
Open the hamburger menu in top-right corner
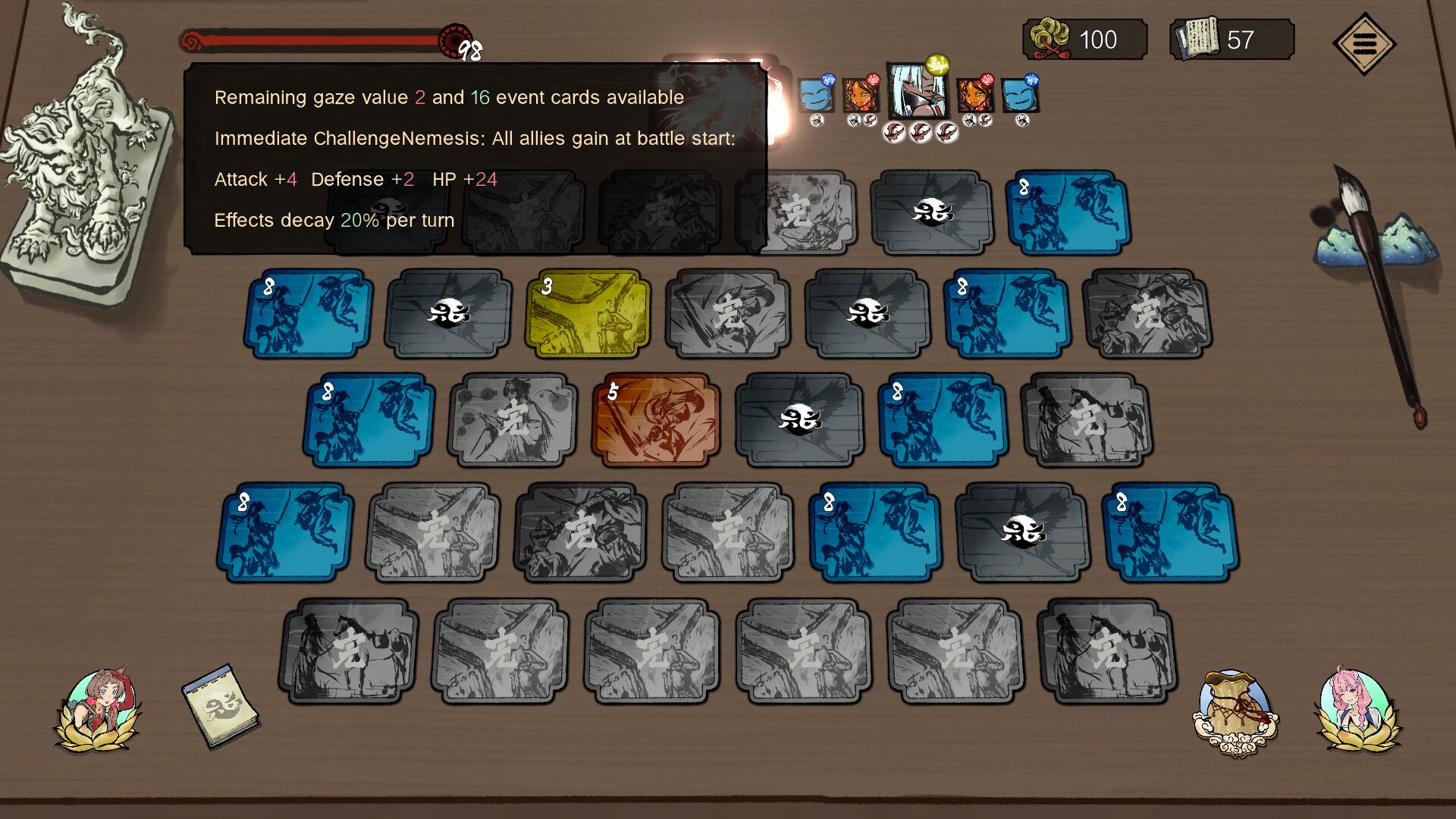[1365, 44]
